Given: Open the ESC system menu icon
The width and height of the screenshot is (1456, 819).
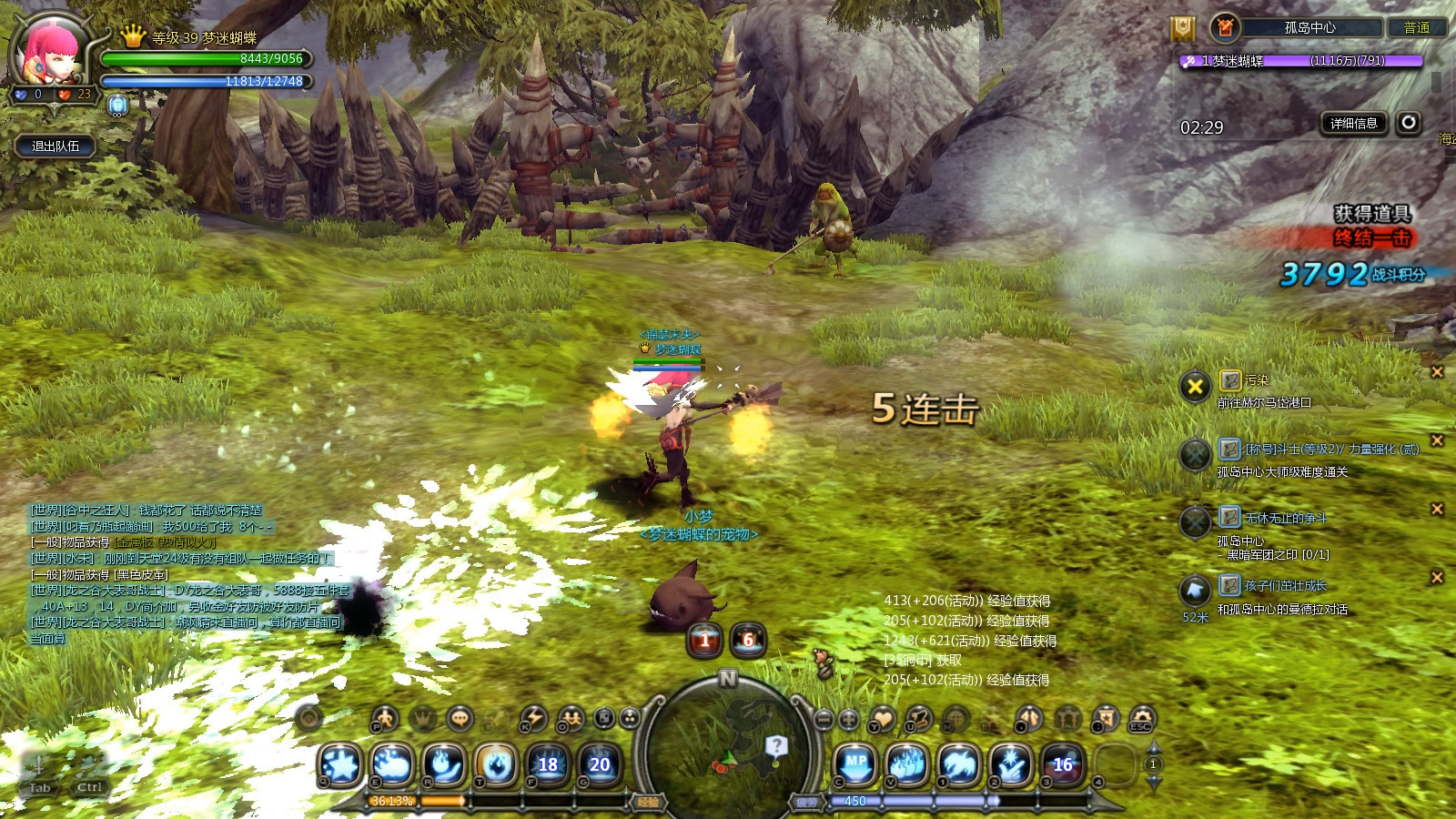Looking at the screenshot, I should [1142, 719].
